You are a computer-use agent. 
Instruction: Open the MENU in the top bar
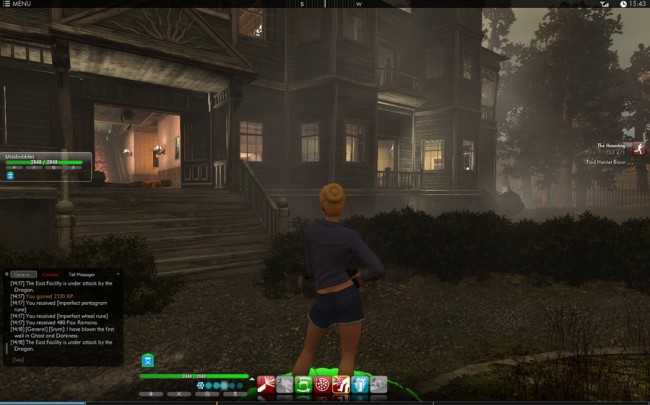click(x=17, y=4)
